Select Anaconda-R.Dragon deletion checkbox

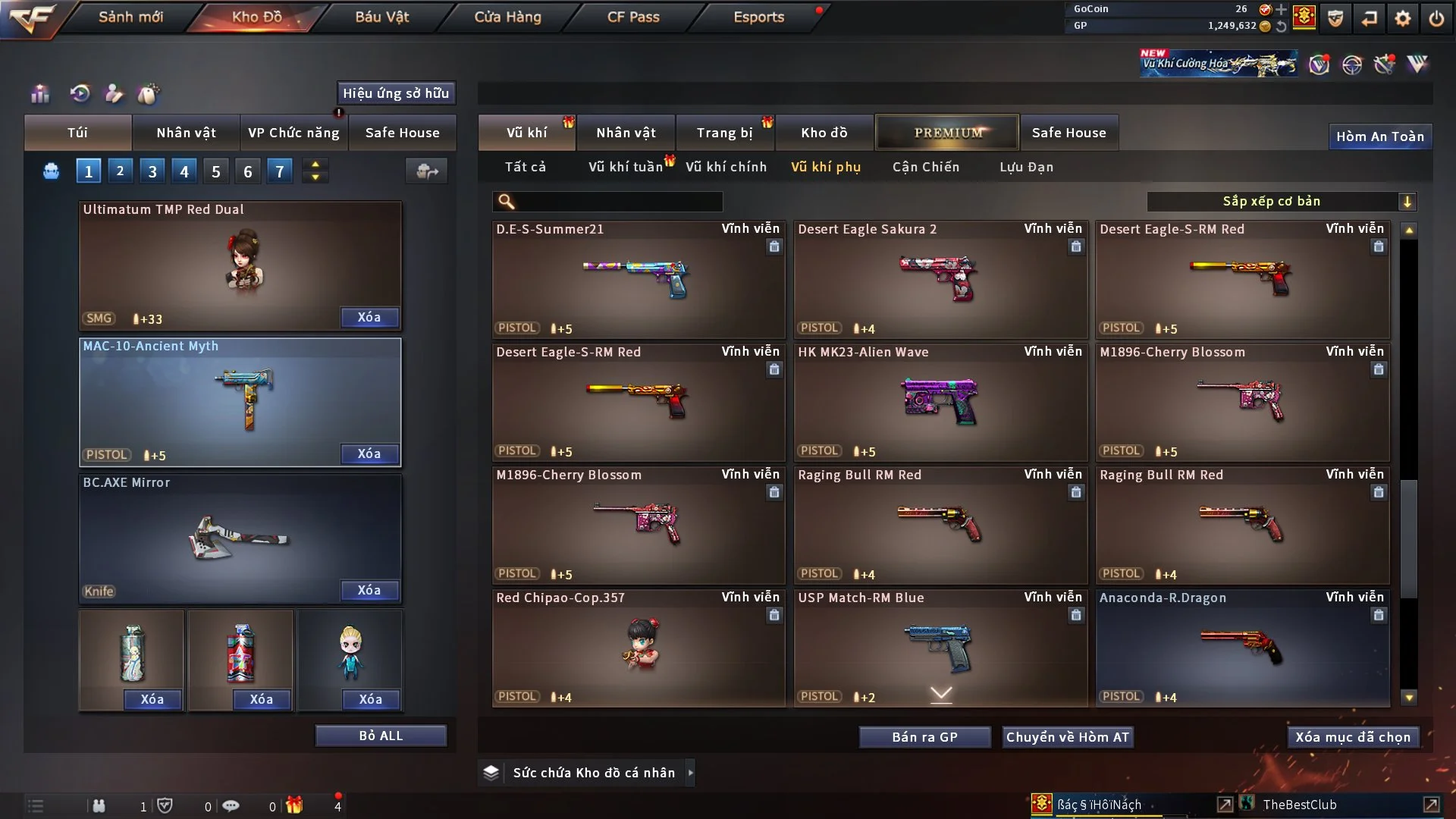[x=1378, y=616]
